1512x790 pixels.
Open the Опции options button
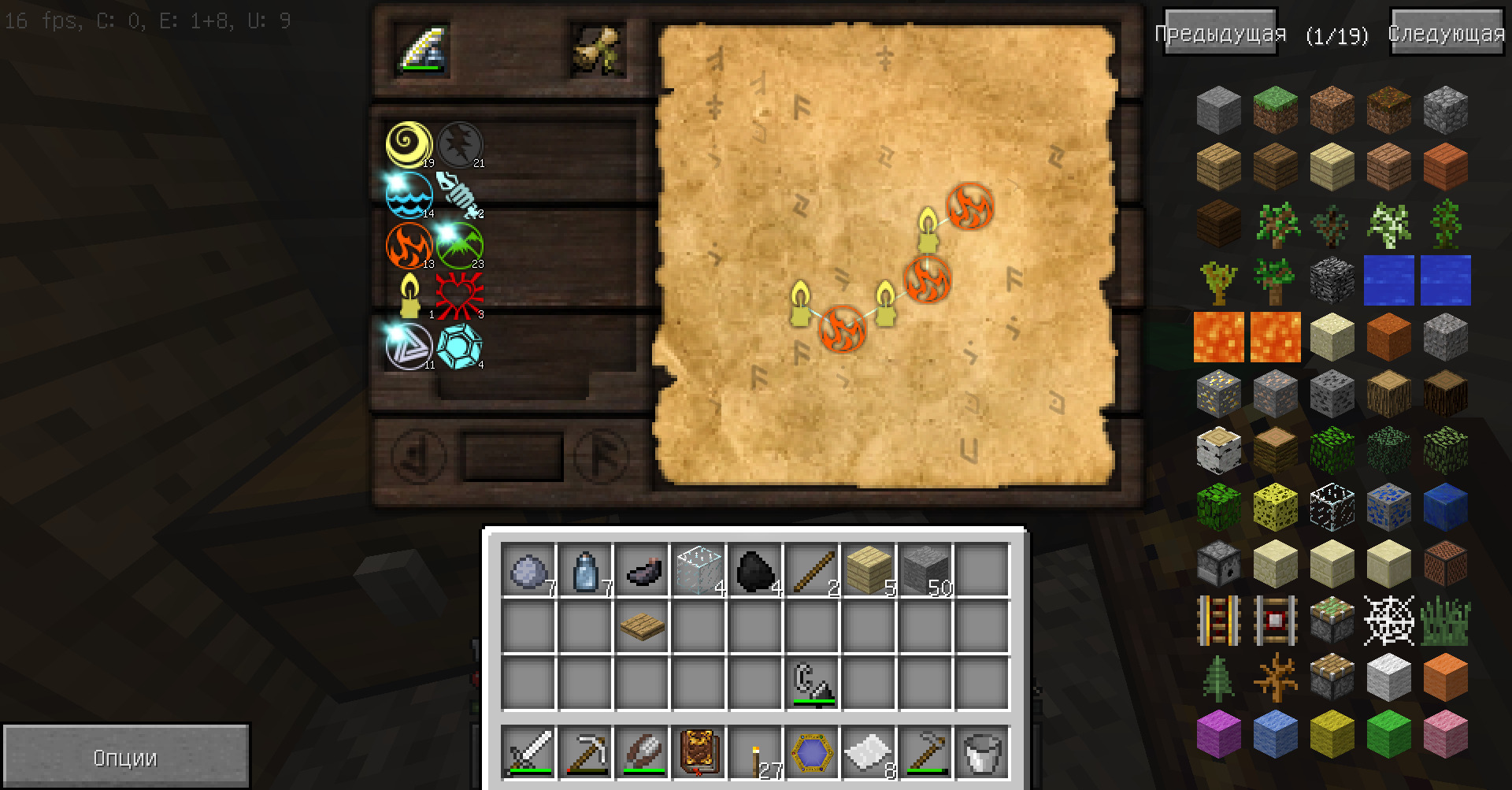(x=125, y=758)
